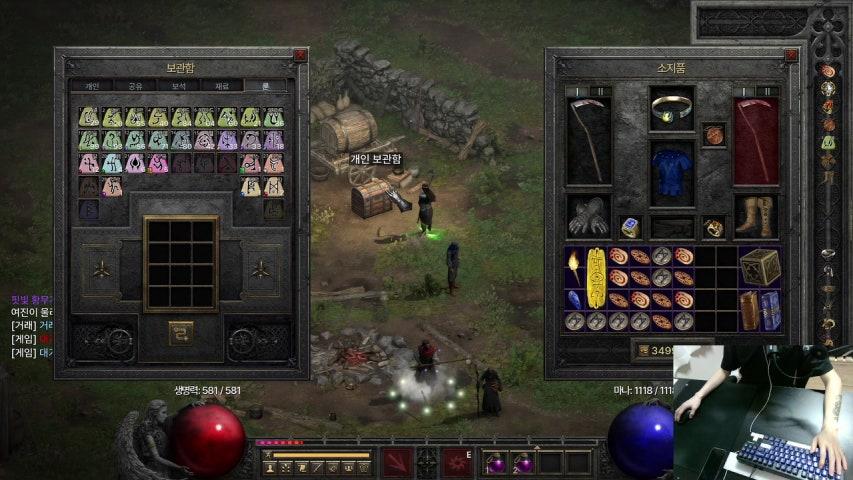Select the blue body armor slot

pos(671,173)
